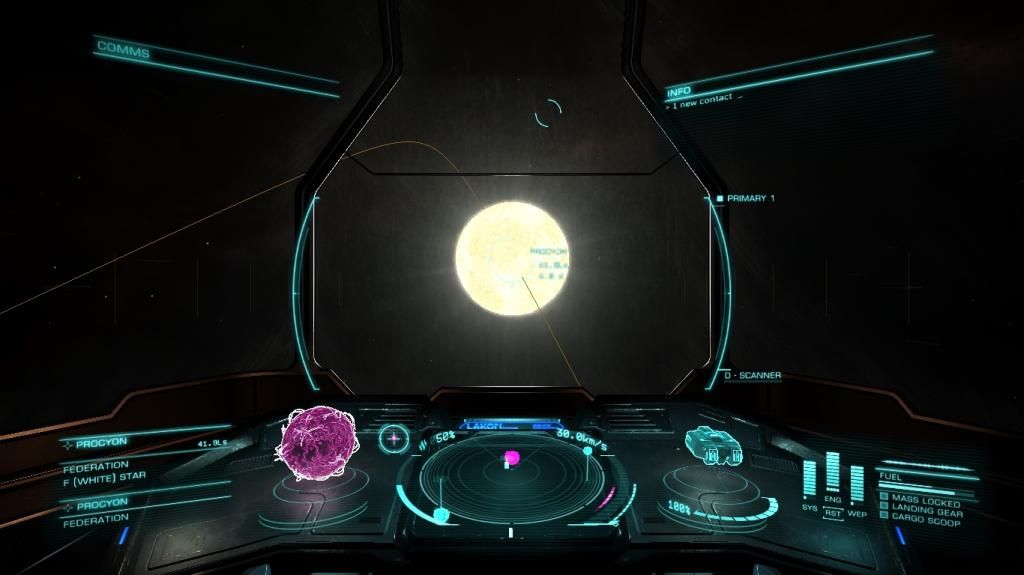Click the Mass Locked indicator
The height and width of the screenshot is (575, 1024).
click(926, 499)
